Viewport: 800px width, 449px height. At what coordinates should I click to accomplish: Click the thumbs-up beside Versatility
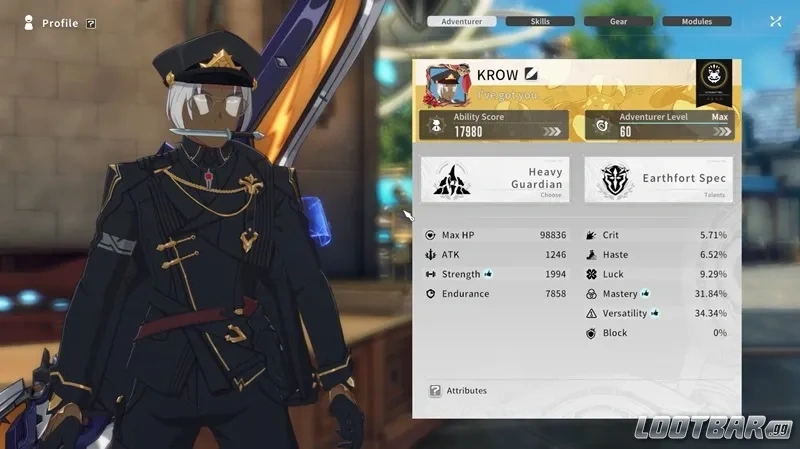[655, 313]
